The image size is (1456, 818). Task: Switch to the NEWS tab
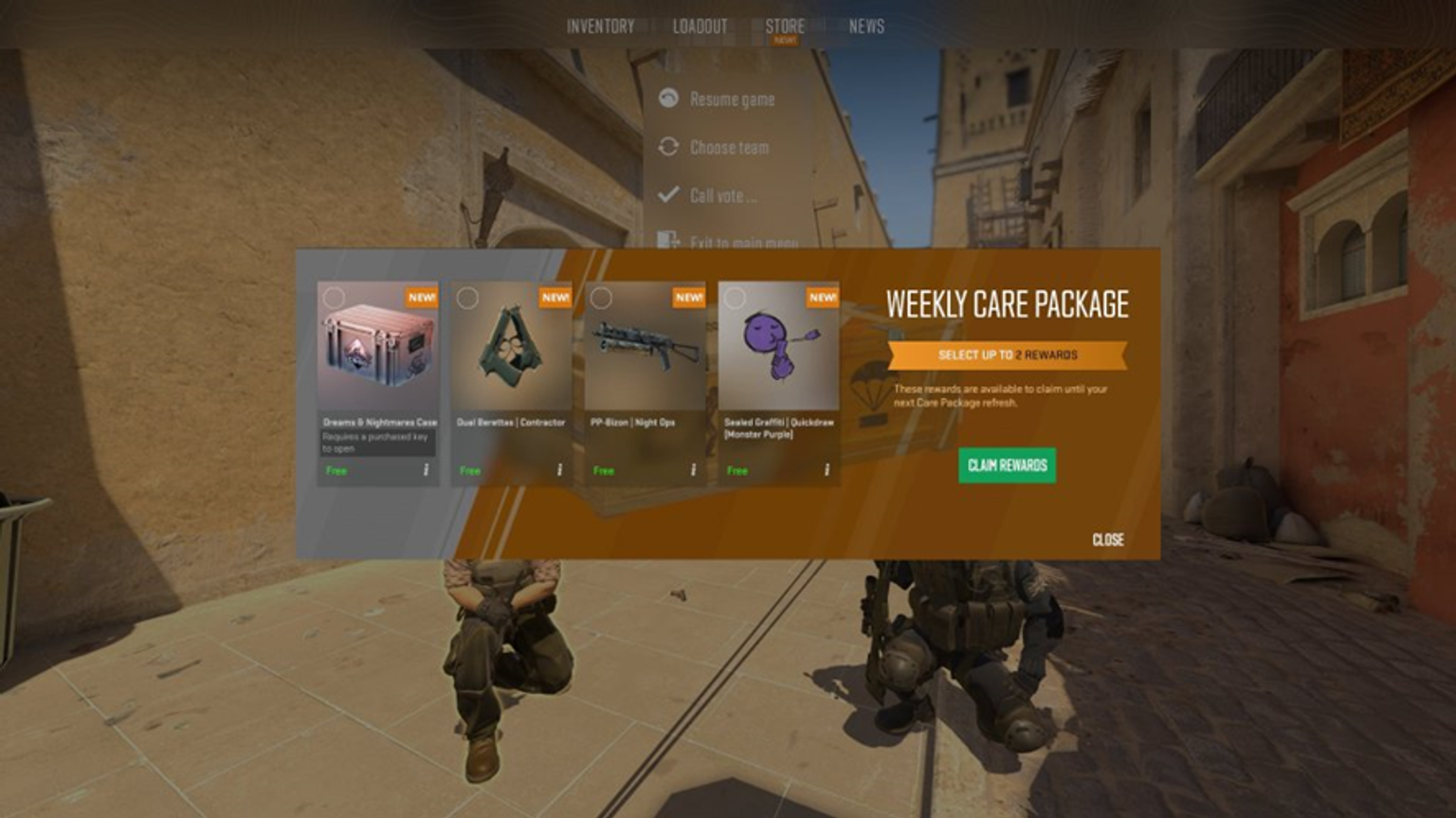(864, 26)
